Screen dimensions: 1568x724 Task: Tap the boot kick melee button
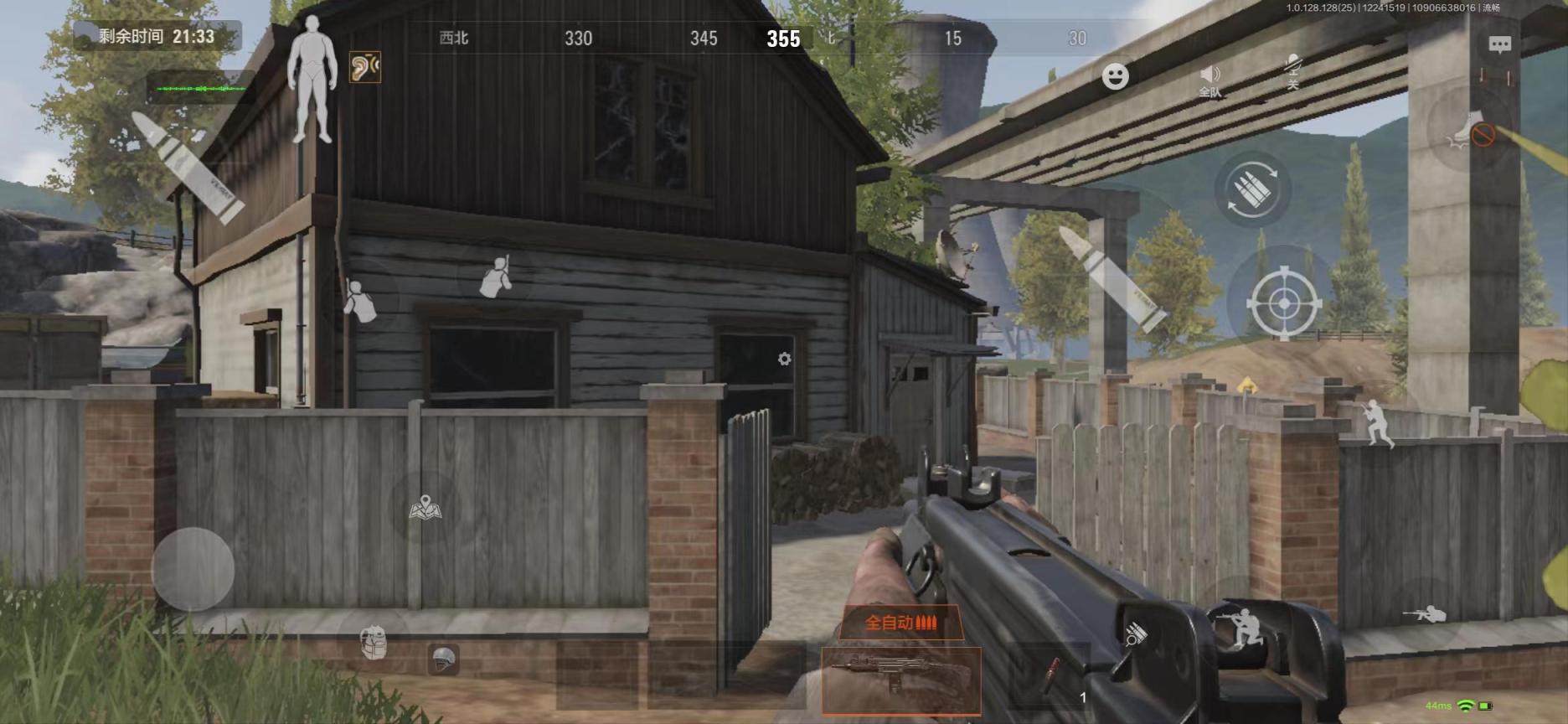(x=1472, y=131)
